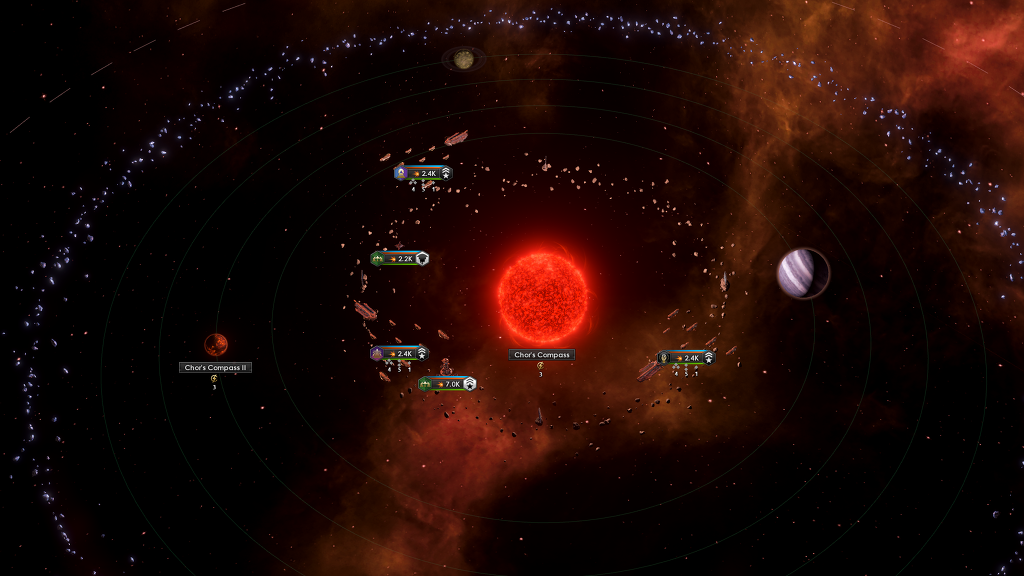Pick the 2.4K fleet with blue emblem
1024x576 pixels.
(423, 173)
